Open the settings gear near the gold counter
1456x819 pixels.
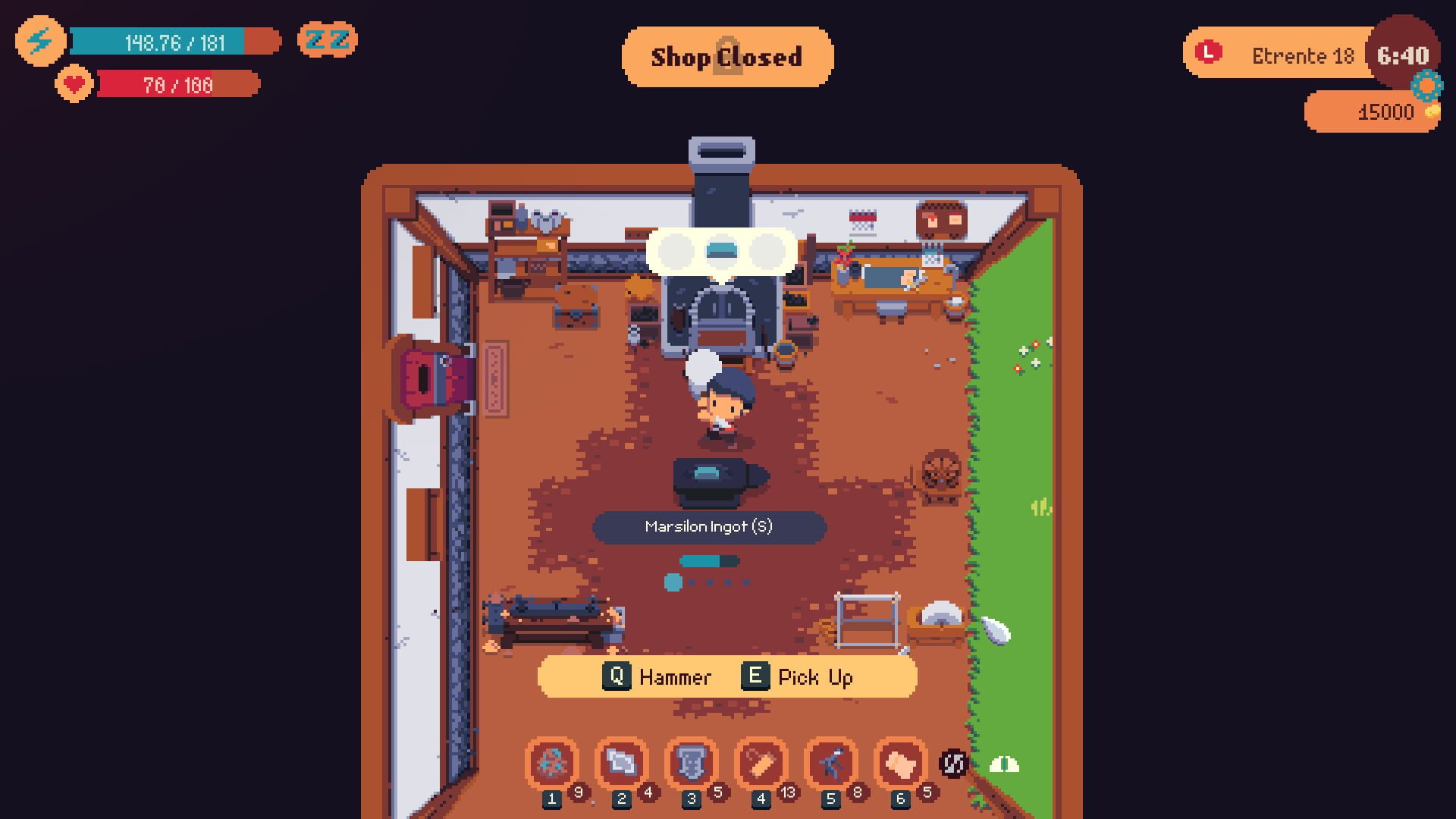1426,86
